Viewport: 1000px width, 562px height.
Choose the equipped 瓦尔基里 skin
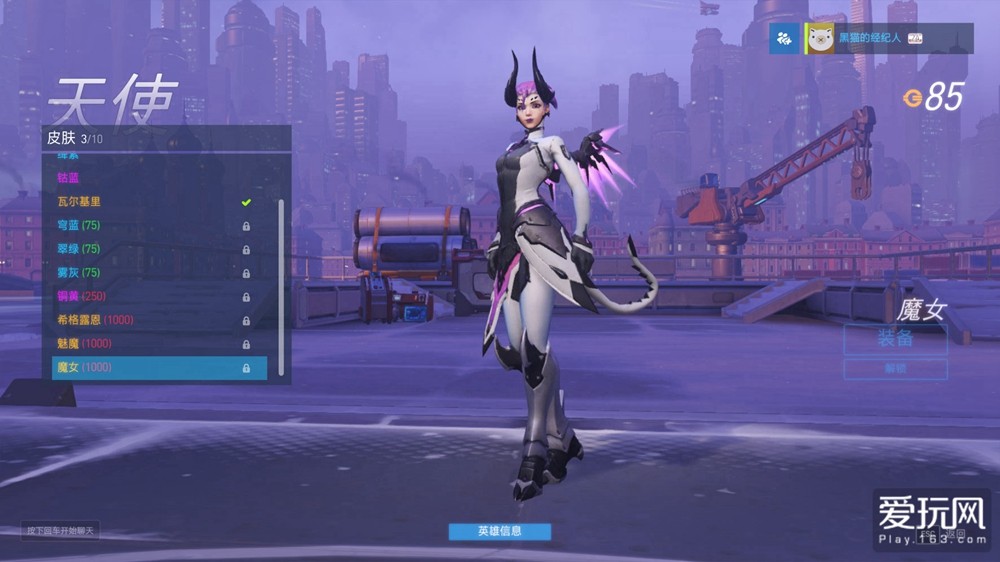150,201
